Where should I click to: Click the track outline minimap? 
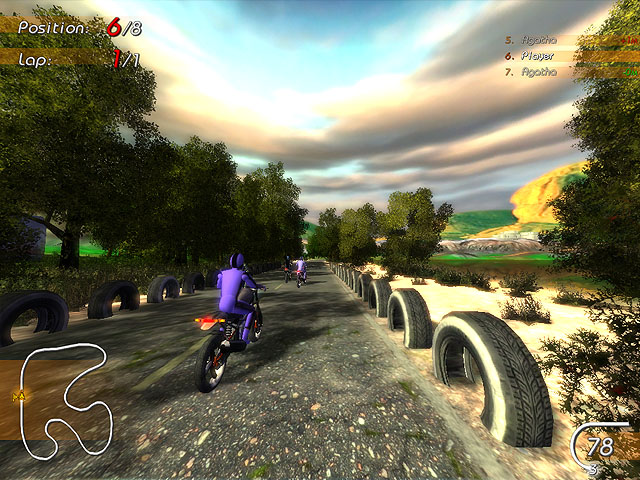[x=60, y=393]
